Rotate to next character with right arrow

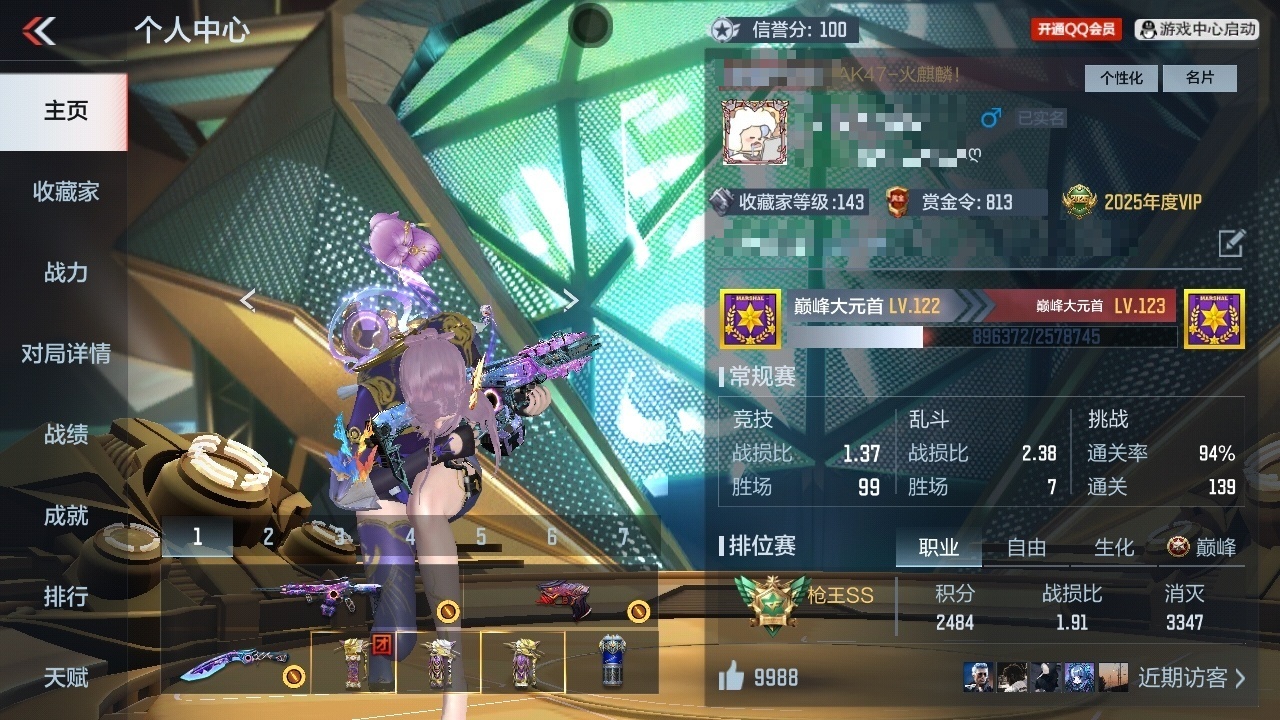(x=570, y=300)
